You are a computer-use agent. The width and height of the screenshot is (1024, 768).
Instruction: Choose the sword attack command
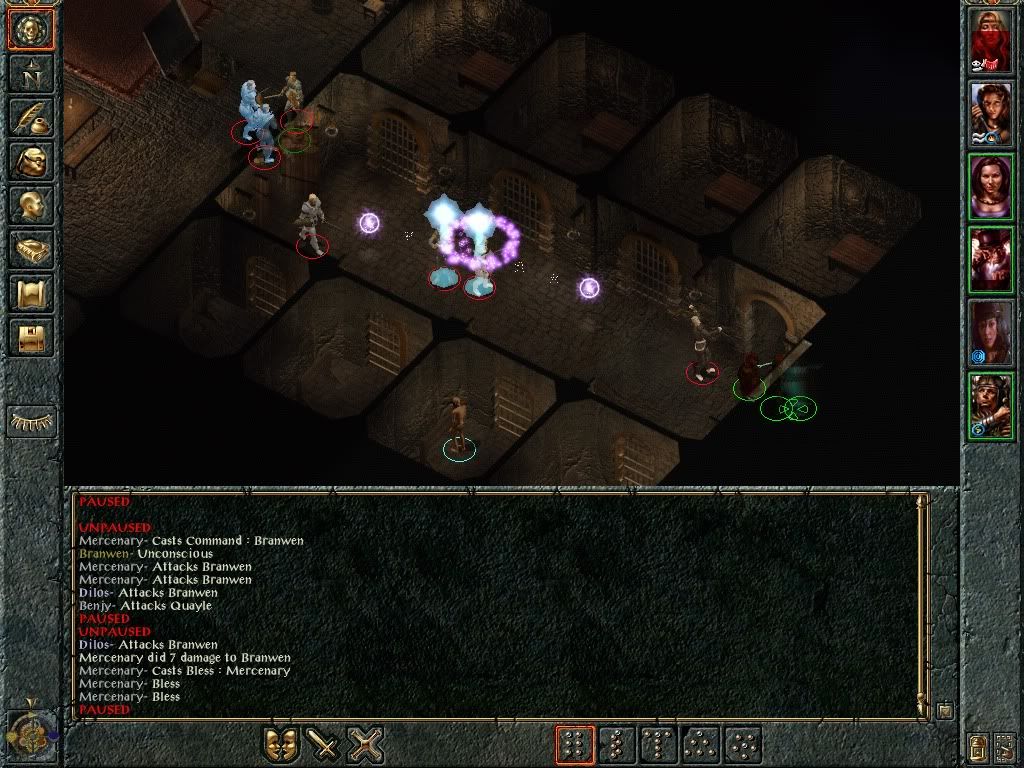coord(323,745)
